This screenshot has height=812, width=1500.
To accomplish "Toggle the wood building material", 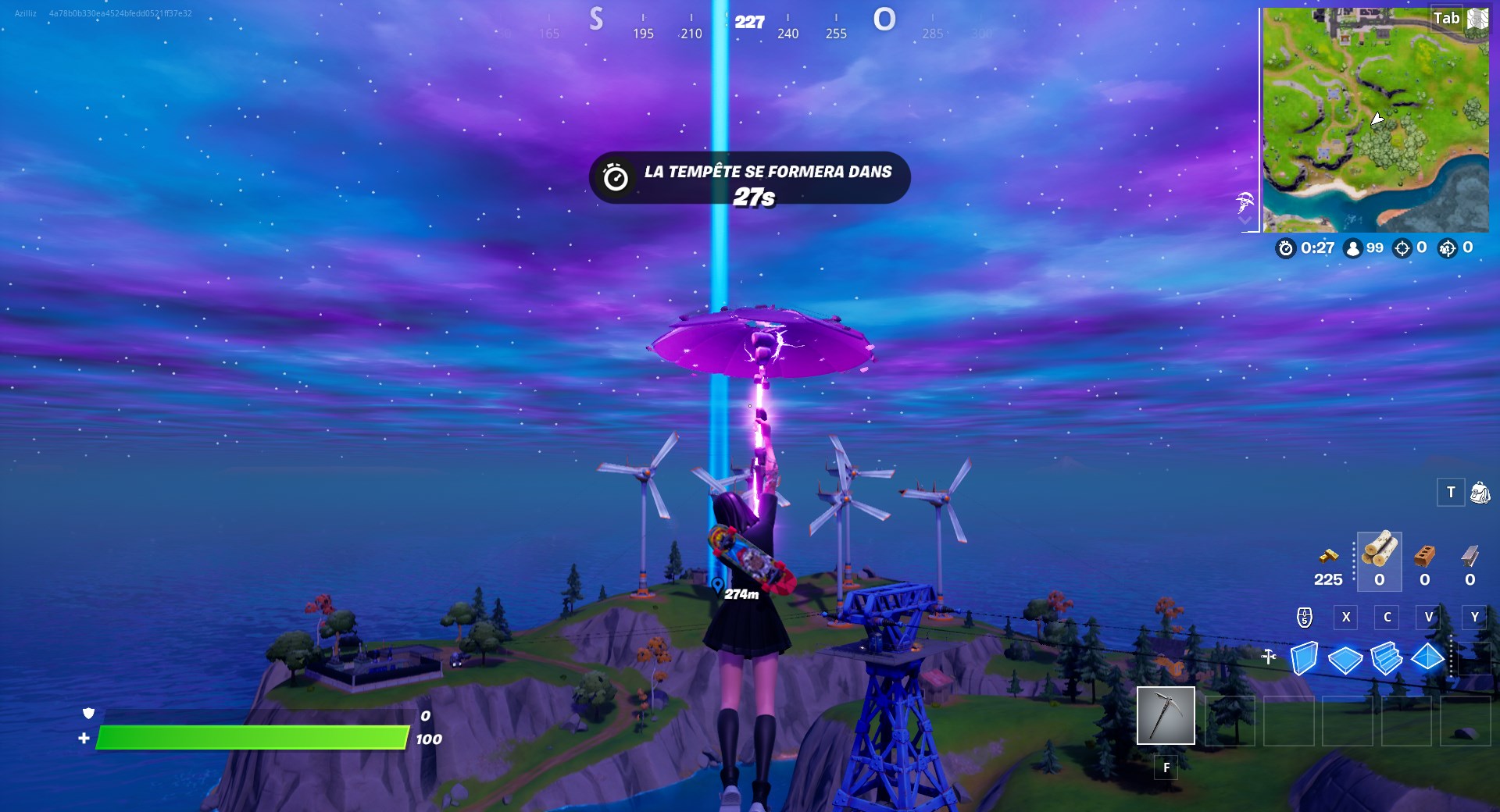I will pos(1379,561).
